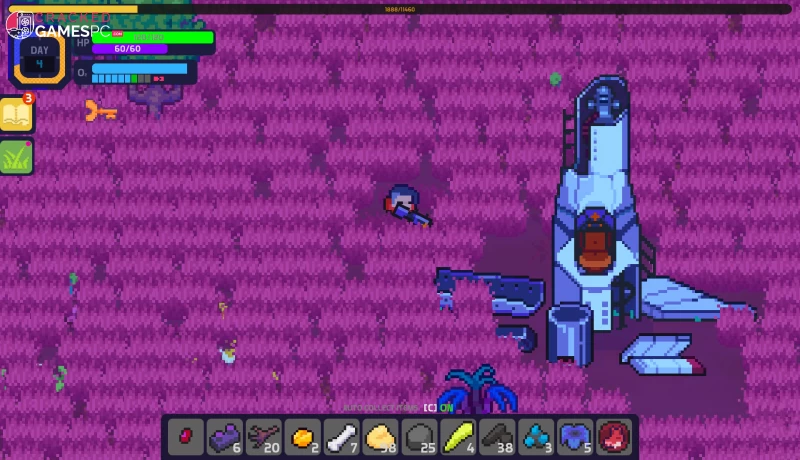Select the red creature item slot
The width and height of the screenshot is (800, 460).
point(614,436)
